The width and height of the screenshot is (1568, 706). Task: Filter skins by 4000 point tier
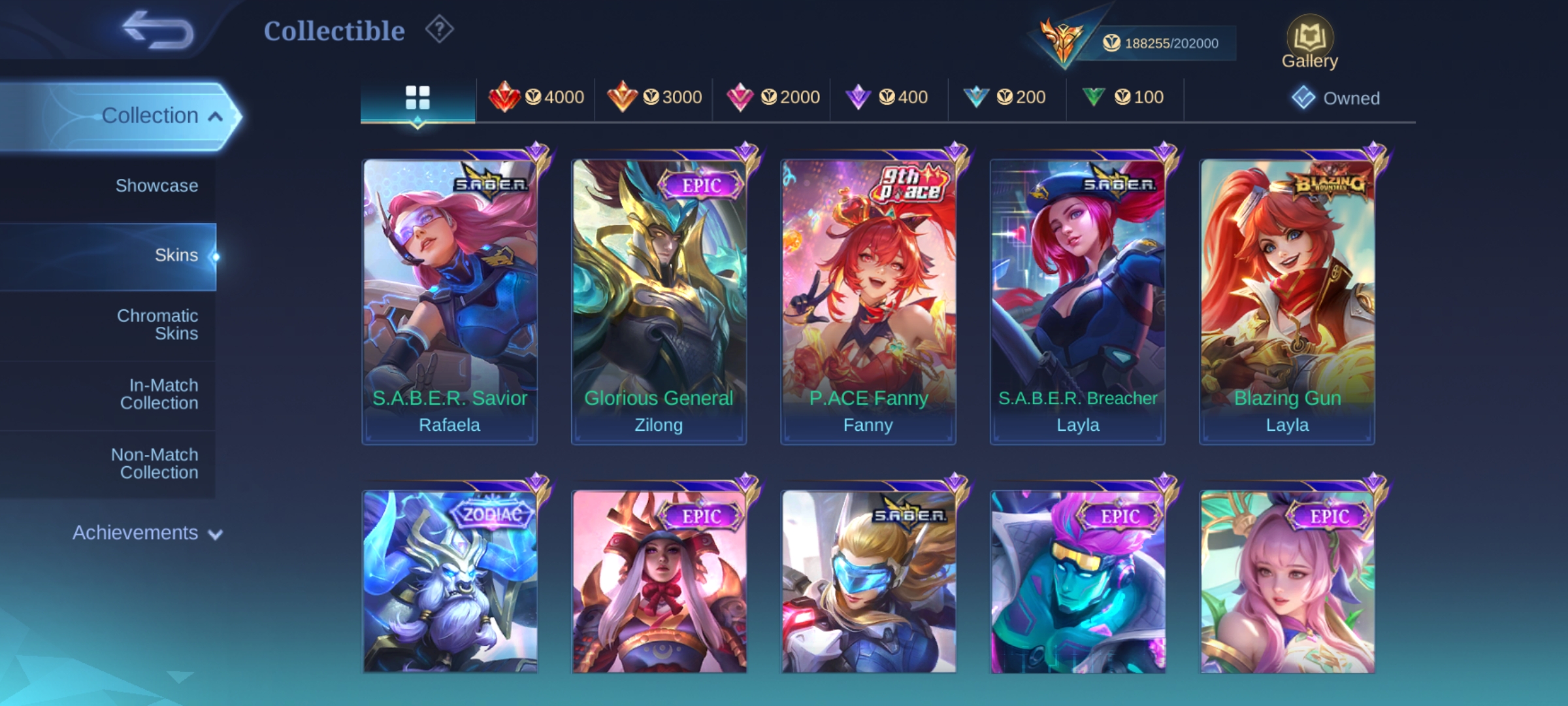(x=536, y=97)
